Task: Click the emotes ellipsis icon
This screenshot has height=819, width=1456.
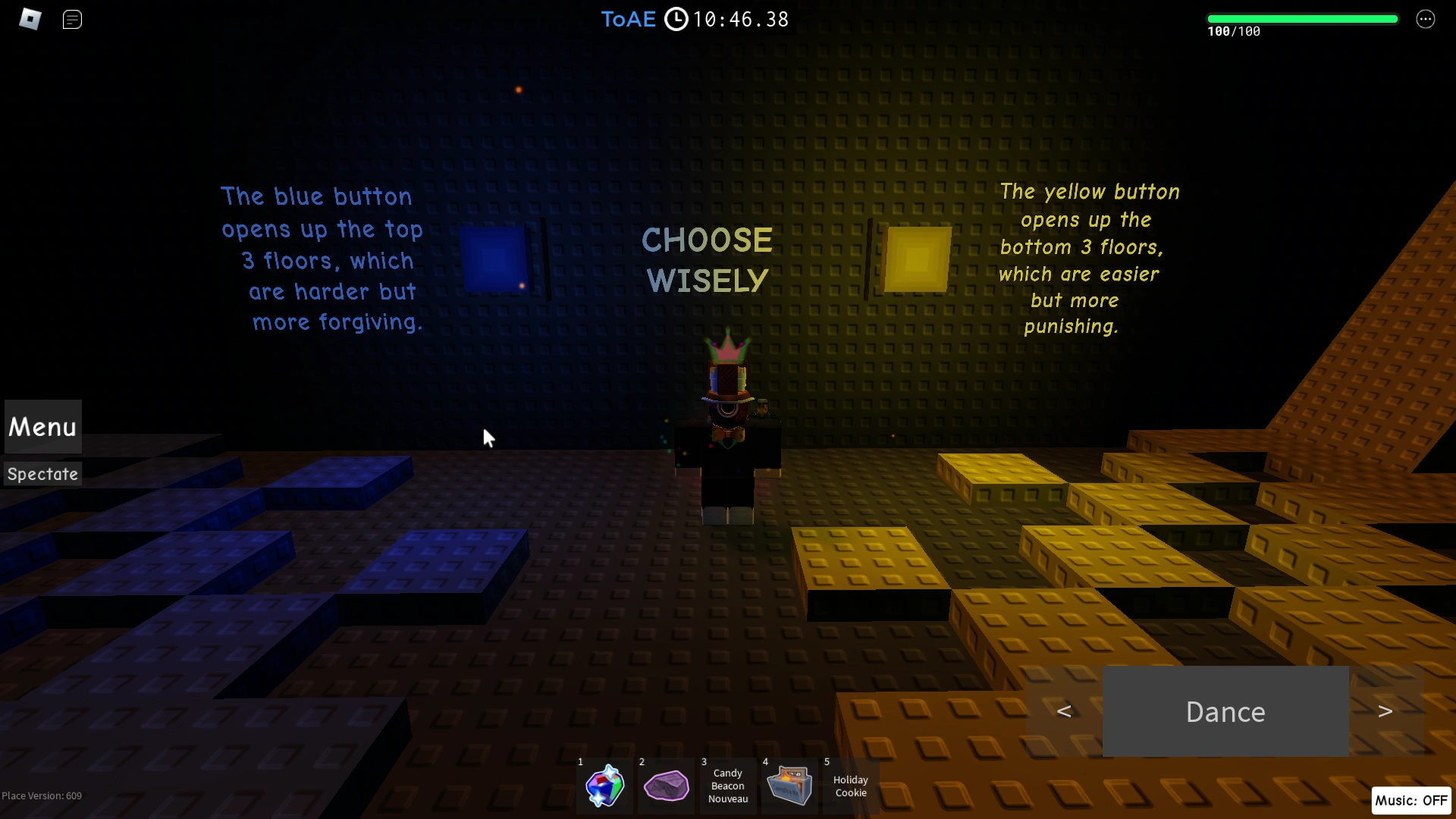Action: click(1426, 19)
